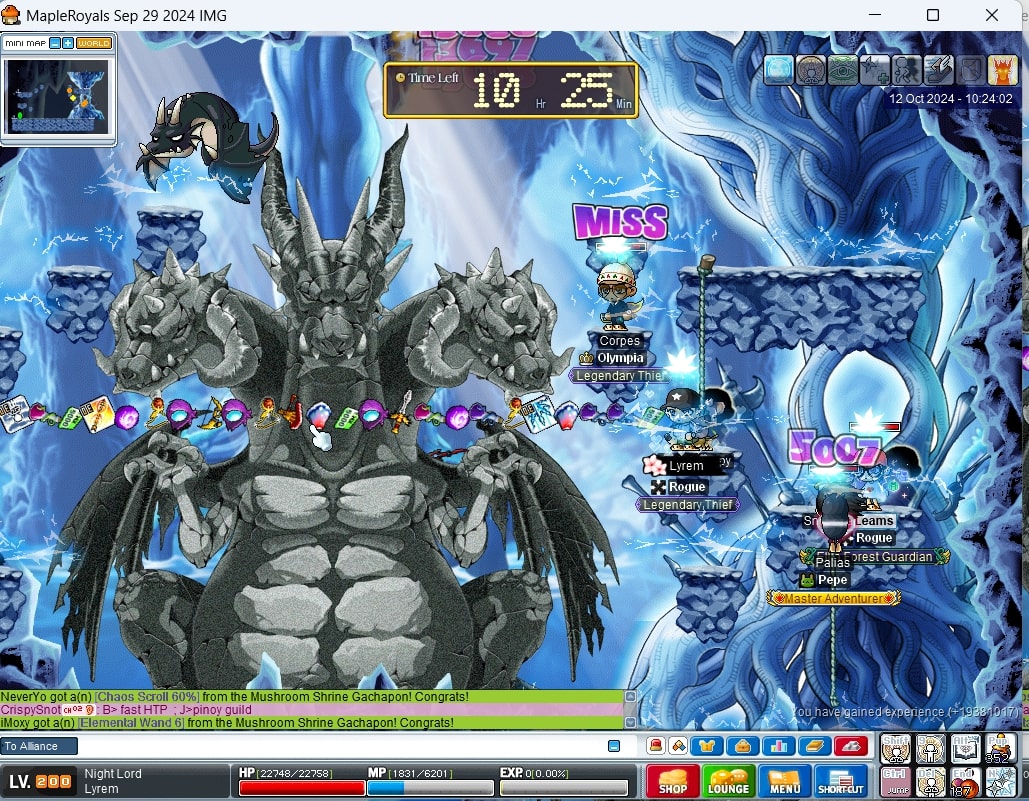Open the Cash Shop button
Image resolution: width=1029 pixels, height=801 pixels.
(x=672, y=781)
